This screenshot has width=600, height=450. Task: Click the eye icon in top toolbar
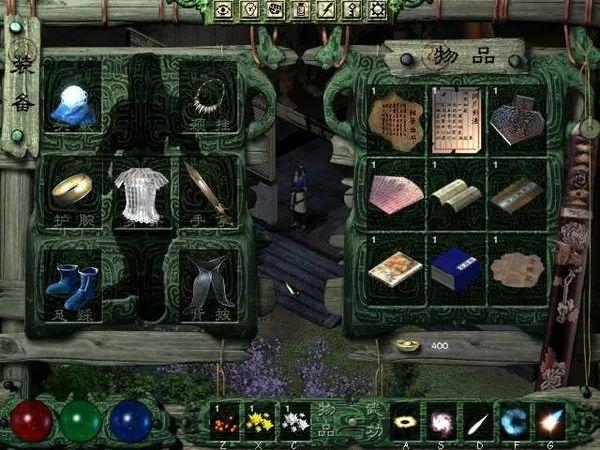(224, 10)
